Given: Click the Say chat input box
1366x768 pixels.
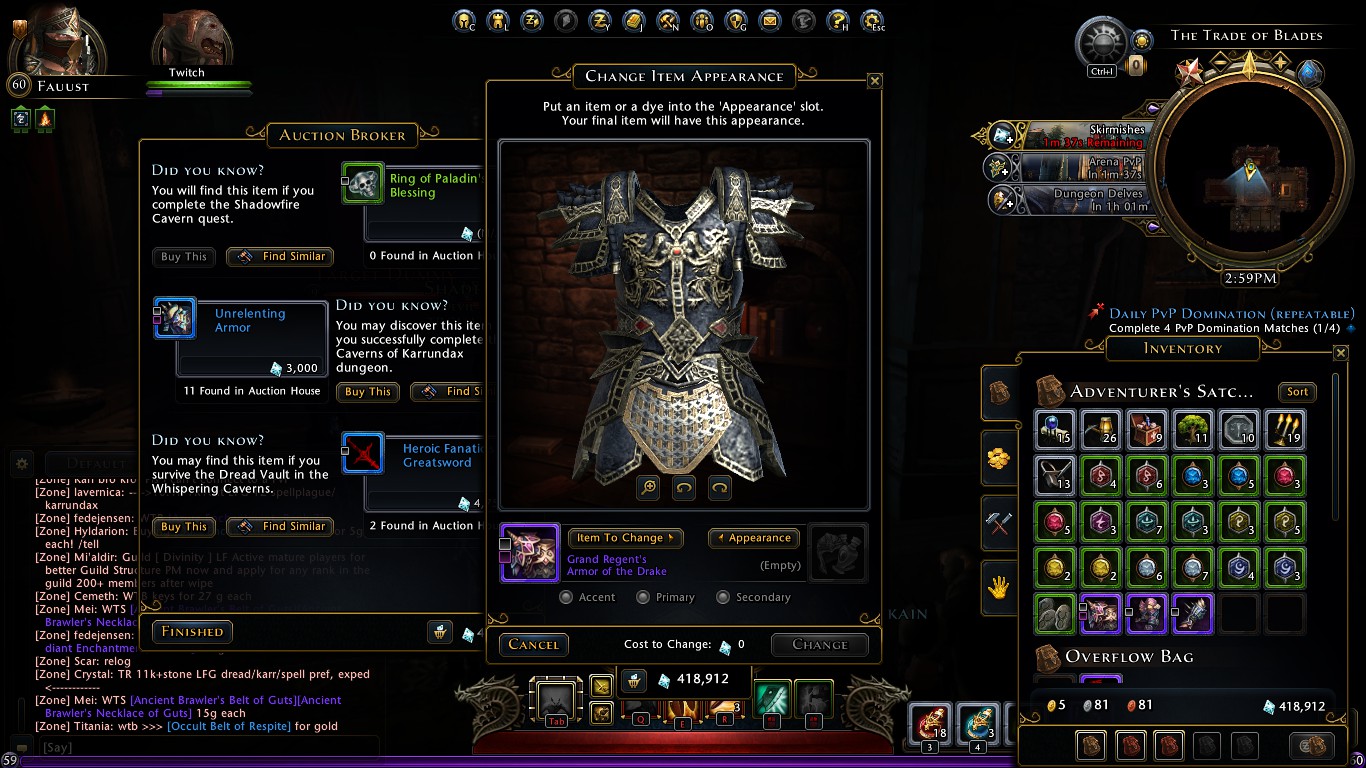Looking at the screenshot, I should (x=200, y=747).
